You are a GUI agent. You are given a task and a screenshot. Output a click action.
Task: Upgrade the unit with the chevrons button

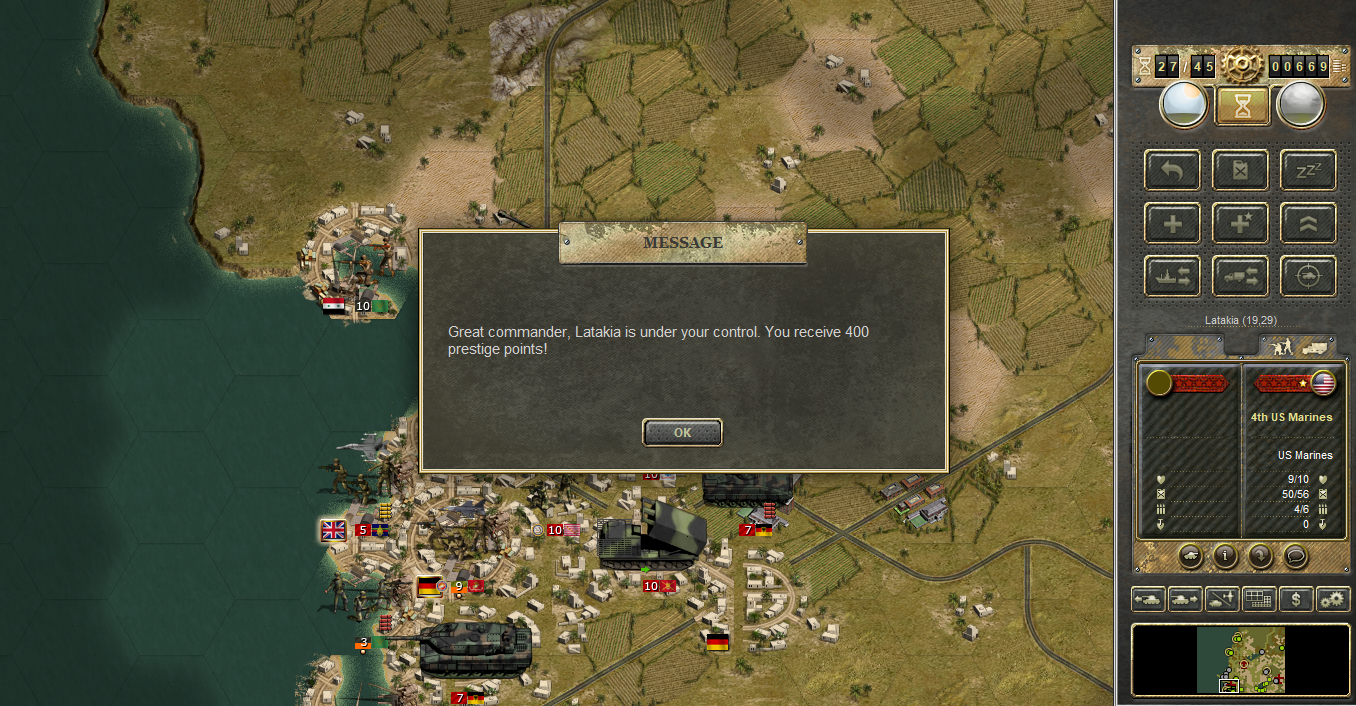click(x=1308, y=223)
